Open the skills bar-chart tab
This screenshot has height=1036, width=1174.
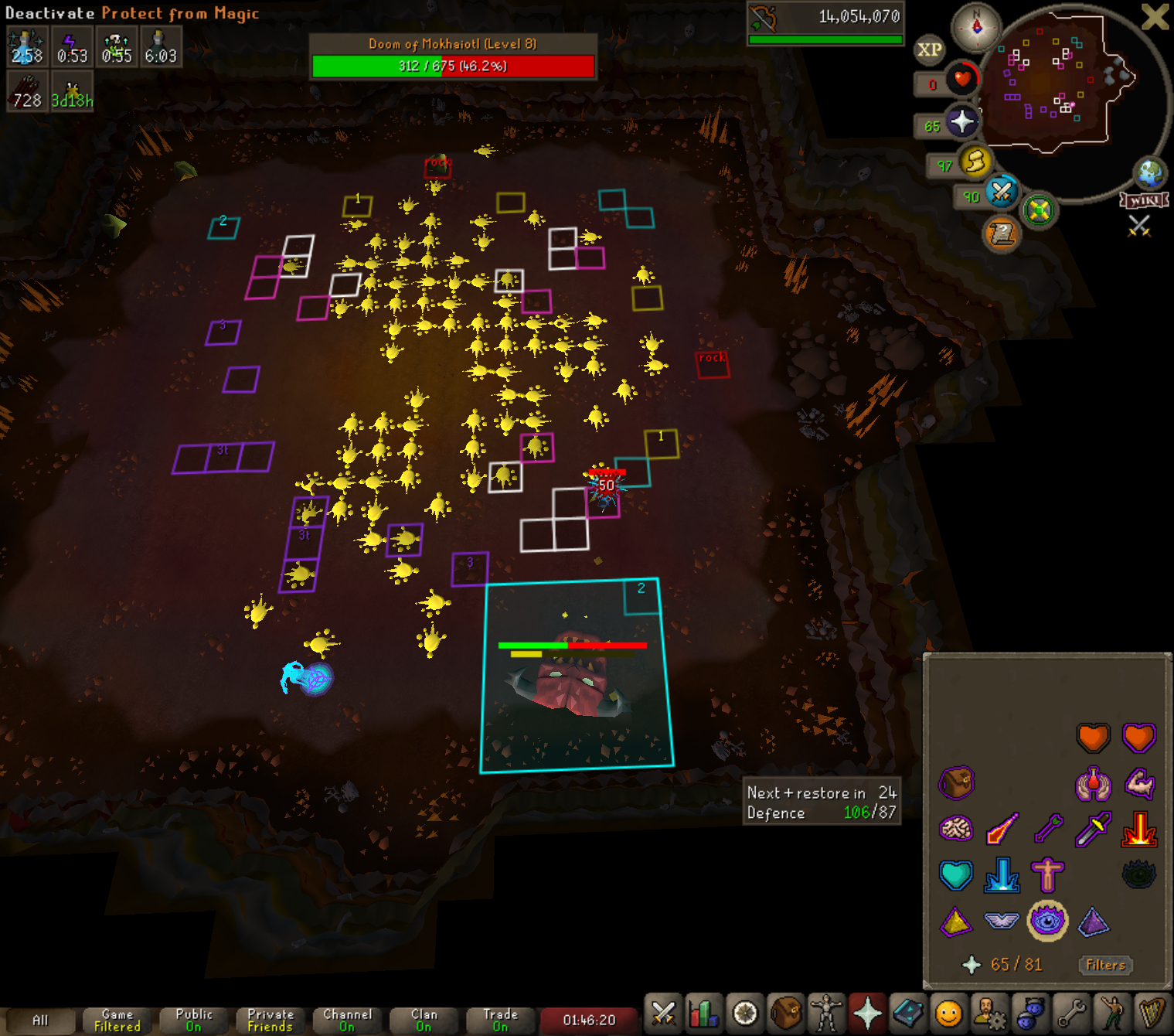pos(704,1013)
